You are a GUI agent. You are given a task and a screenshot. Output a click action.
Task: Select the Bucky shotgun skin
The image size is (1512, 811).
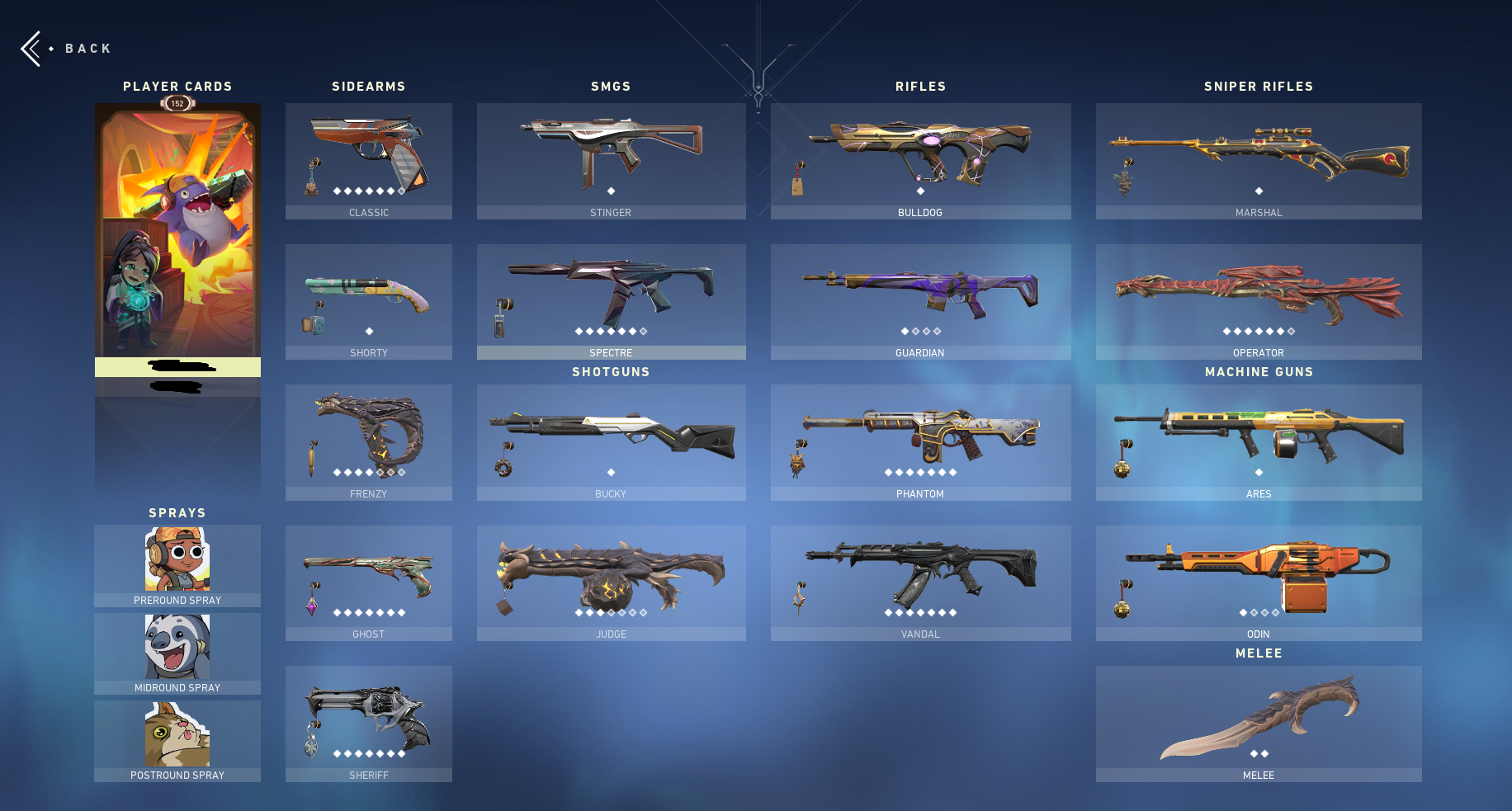(611, 442)
